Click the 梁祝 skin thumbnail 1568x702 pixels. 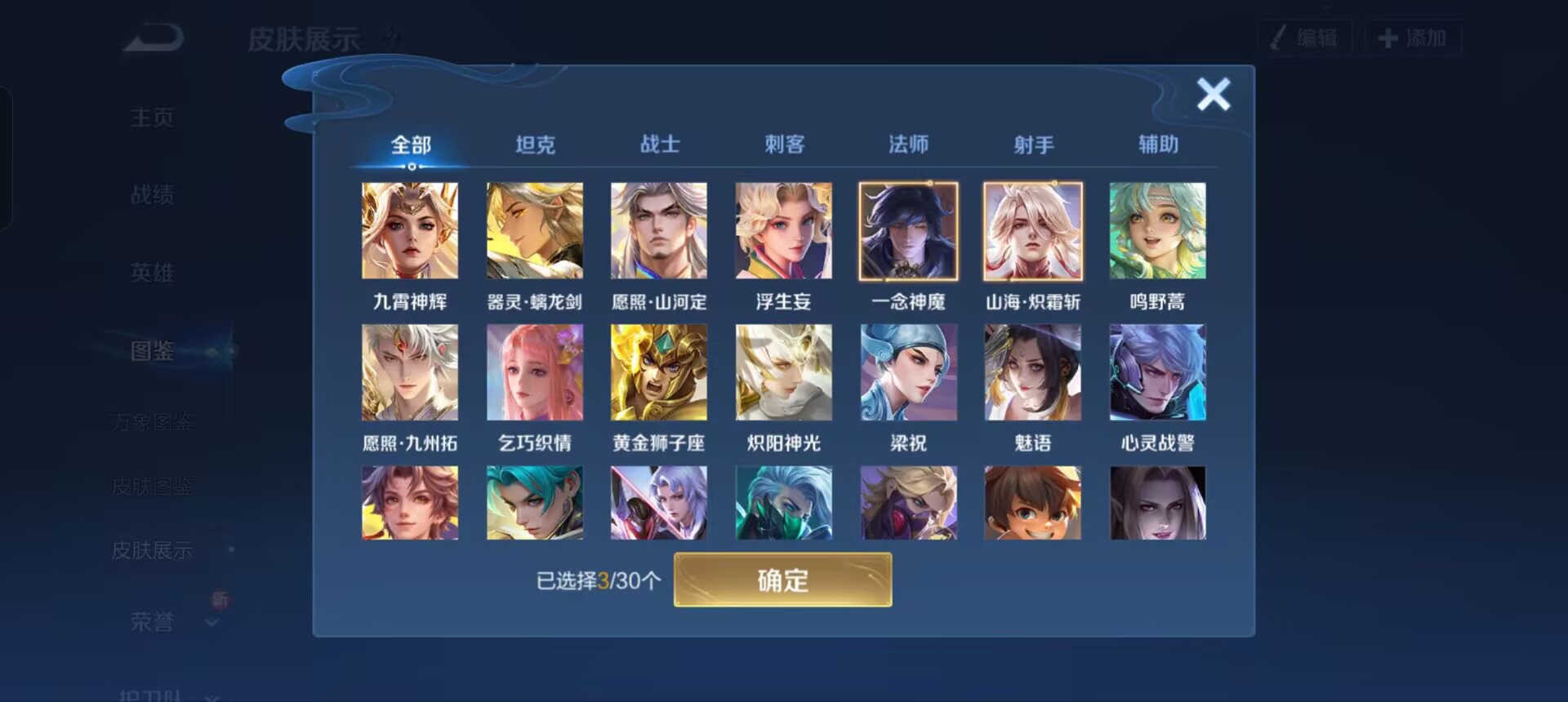point(907,372)
